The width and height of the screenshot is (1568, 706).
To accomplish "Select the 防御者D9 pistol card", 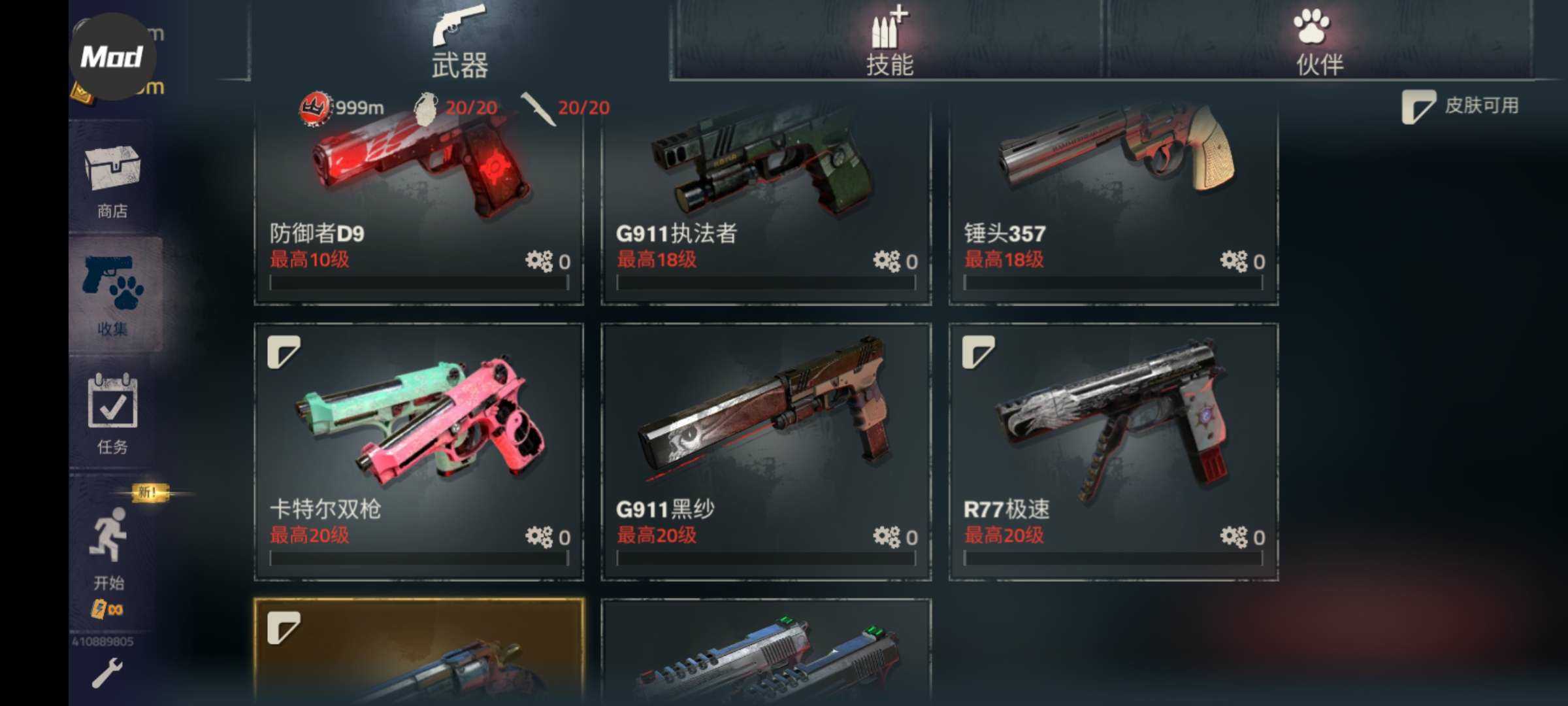I will click(x=419, y=203).
